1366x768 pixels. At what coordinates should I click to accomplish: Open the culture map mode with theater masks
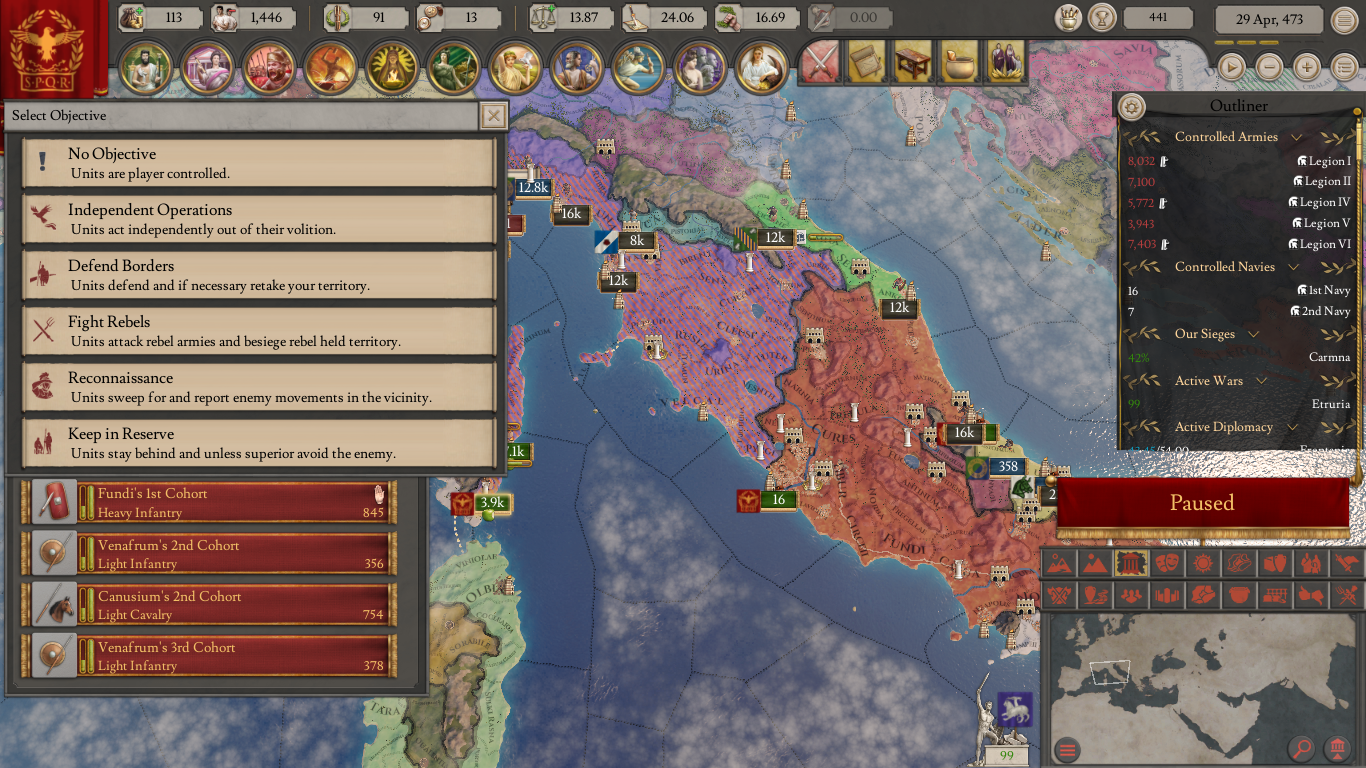pyautogui.click(x=1167, y=563)
